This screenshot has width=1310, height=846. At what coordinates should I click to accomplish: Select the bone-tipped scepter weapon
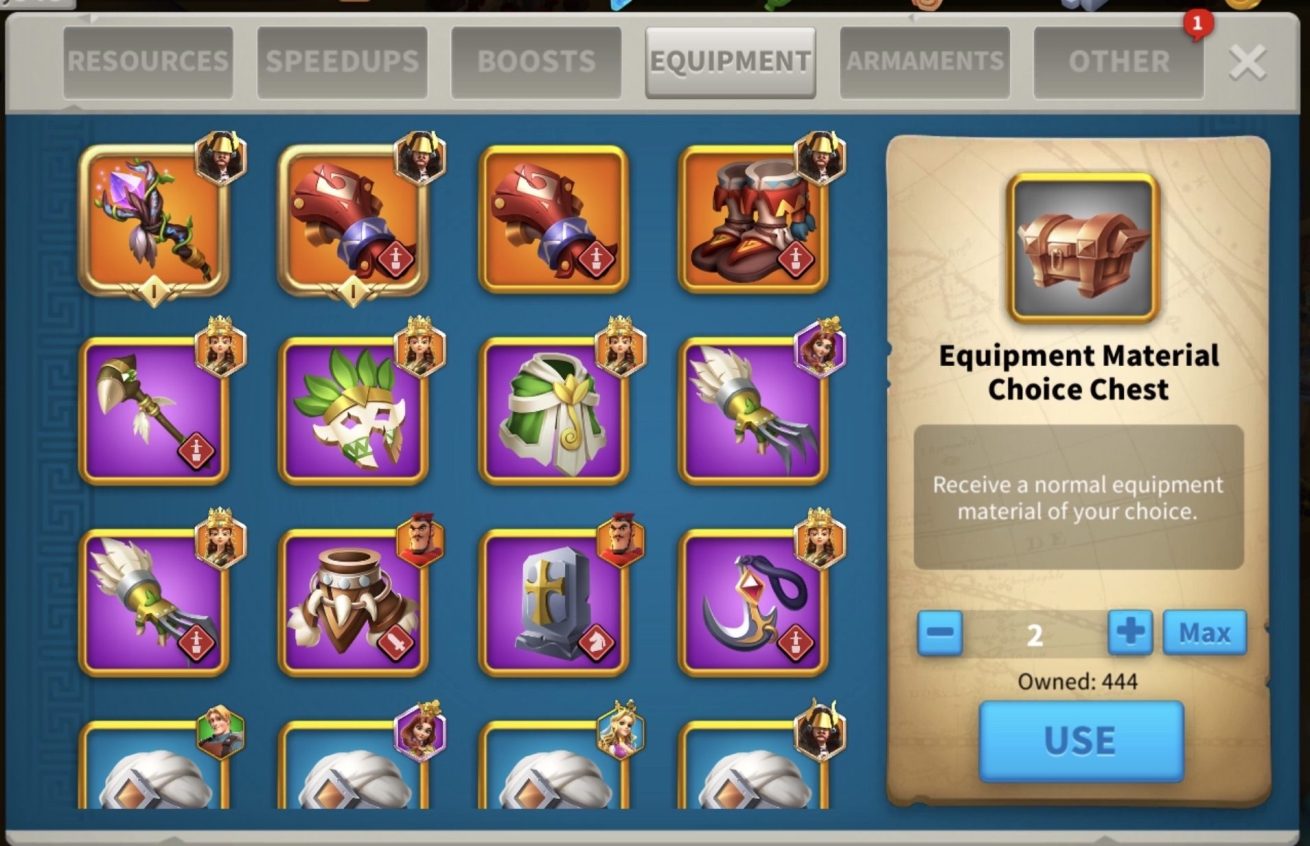coord(153,411)
